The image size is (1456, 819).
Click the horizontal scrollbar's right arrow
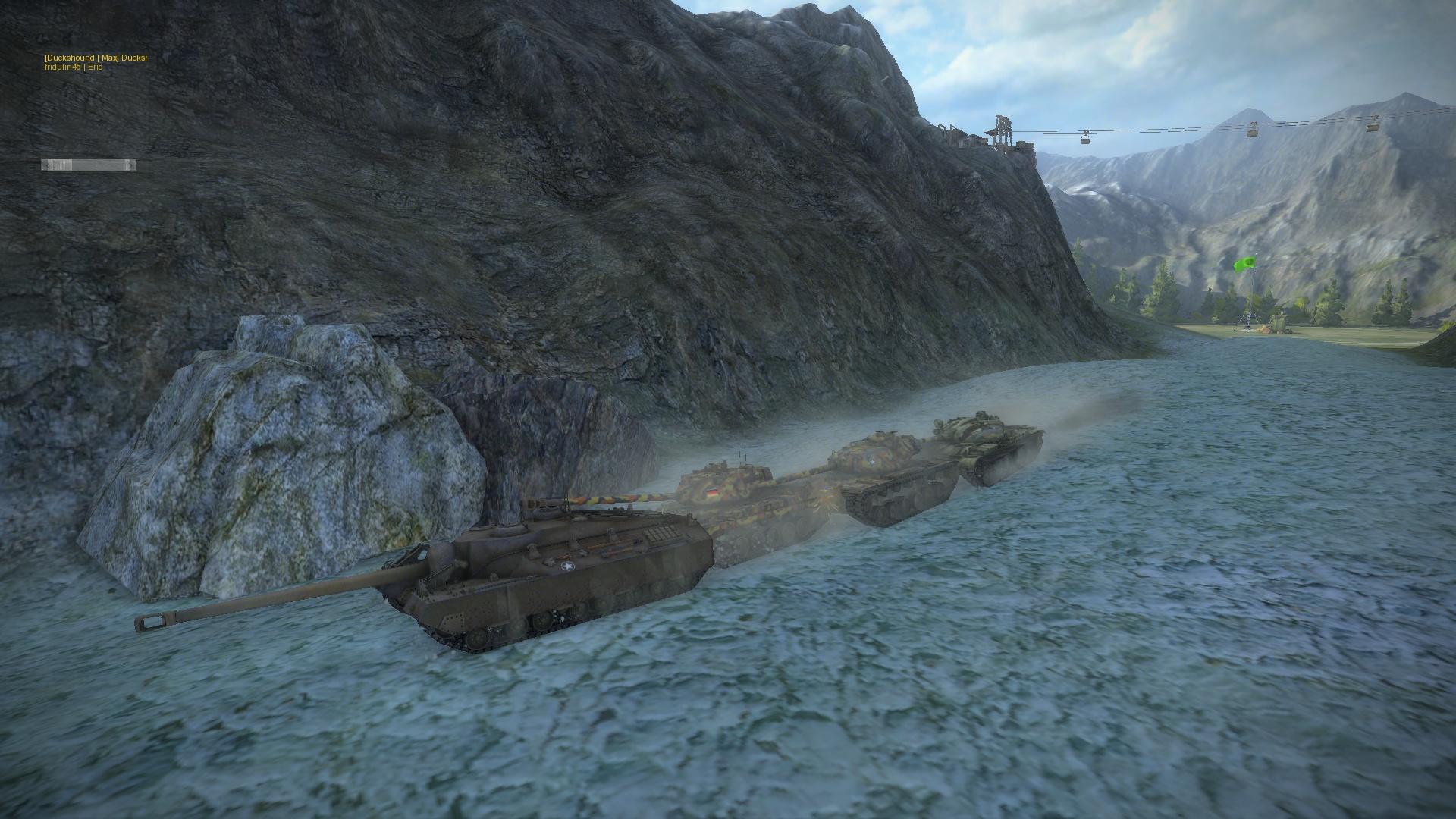point(132,165)
